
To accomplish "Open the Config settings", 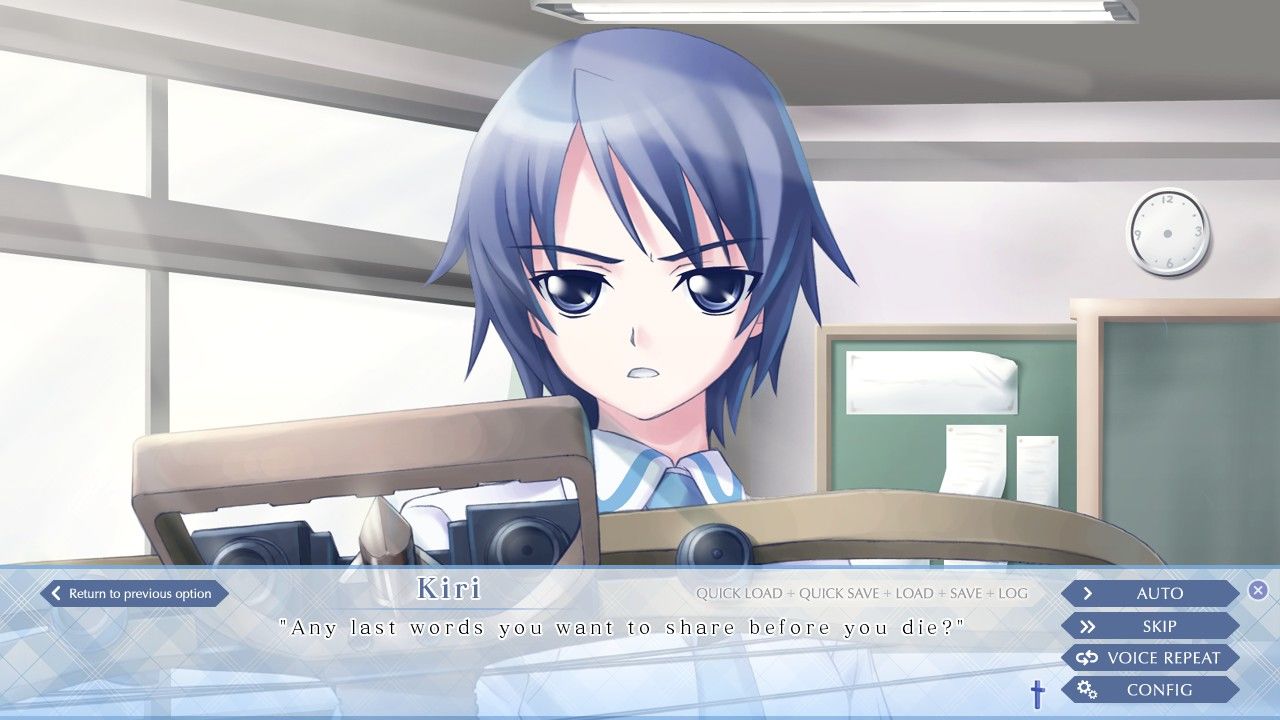I will 1150,690.
